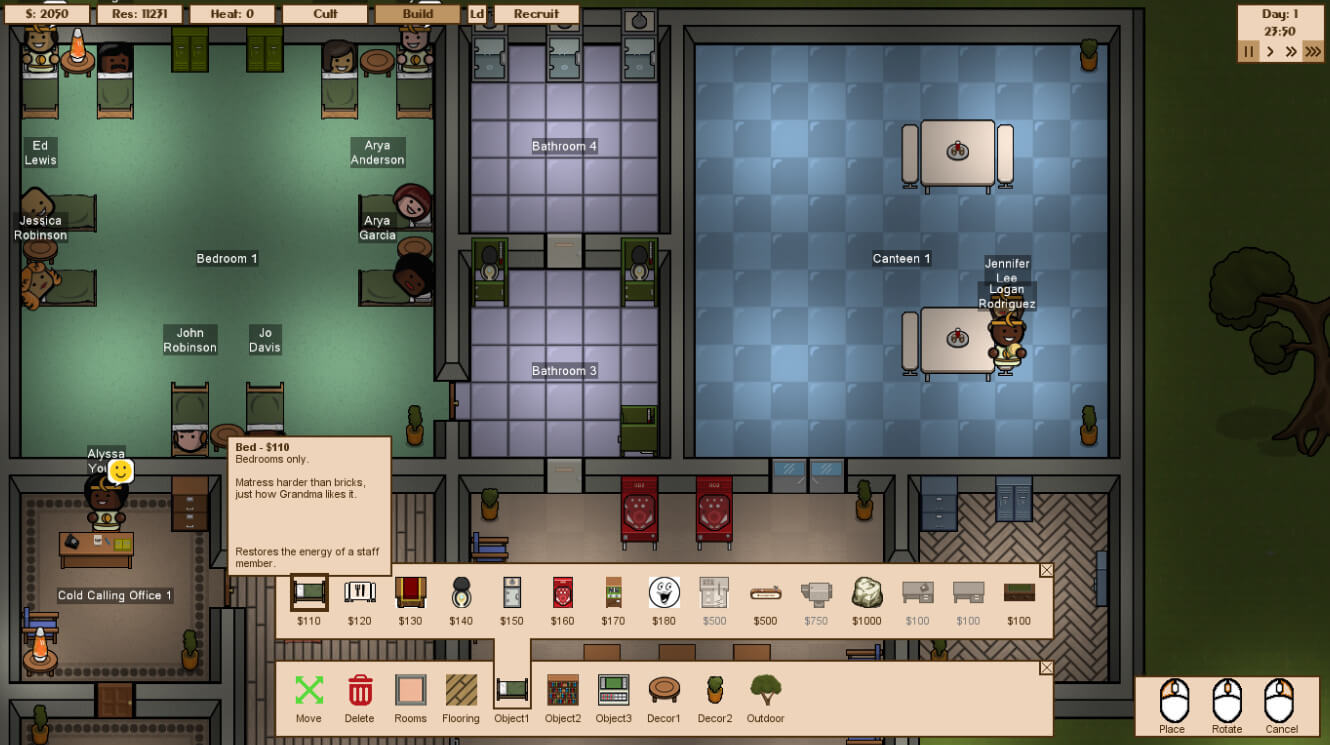Pick the $140 toilet object
Screen dimensions: 1330x745
coord(461,593)
